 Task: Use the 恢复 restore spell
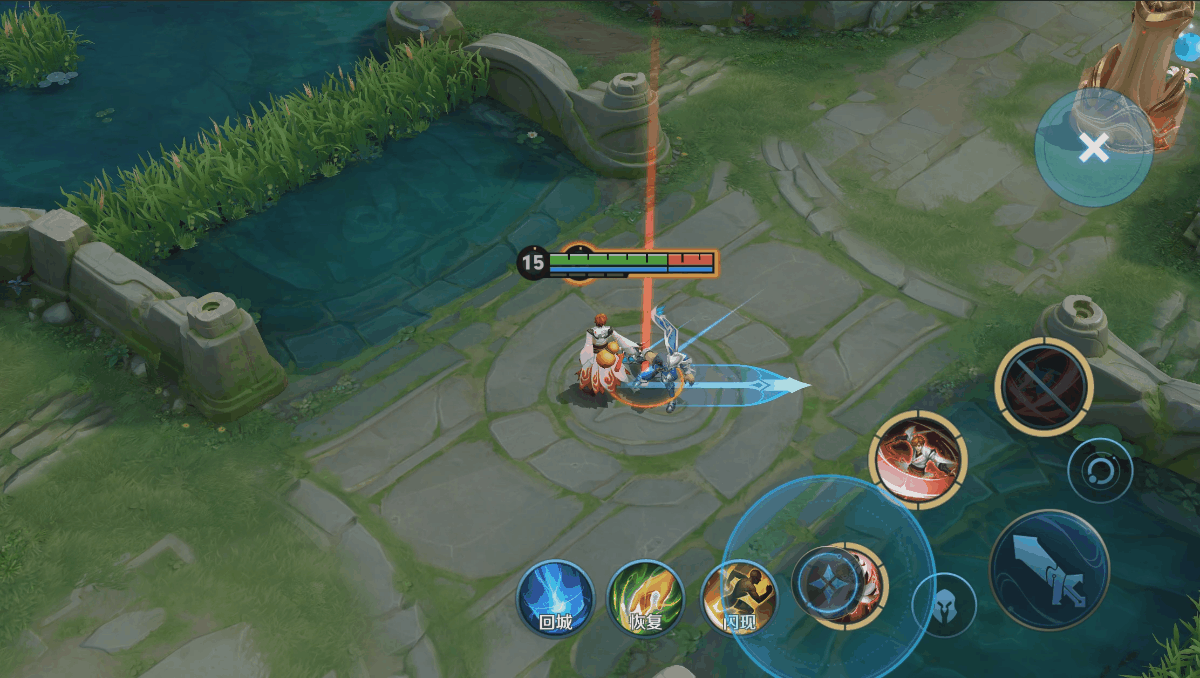[x=646, y=598]
